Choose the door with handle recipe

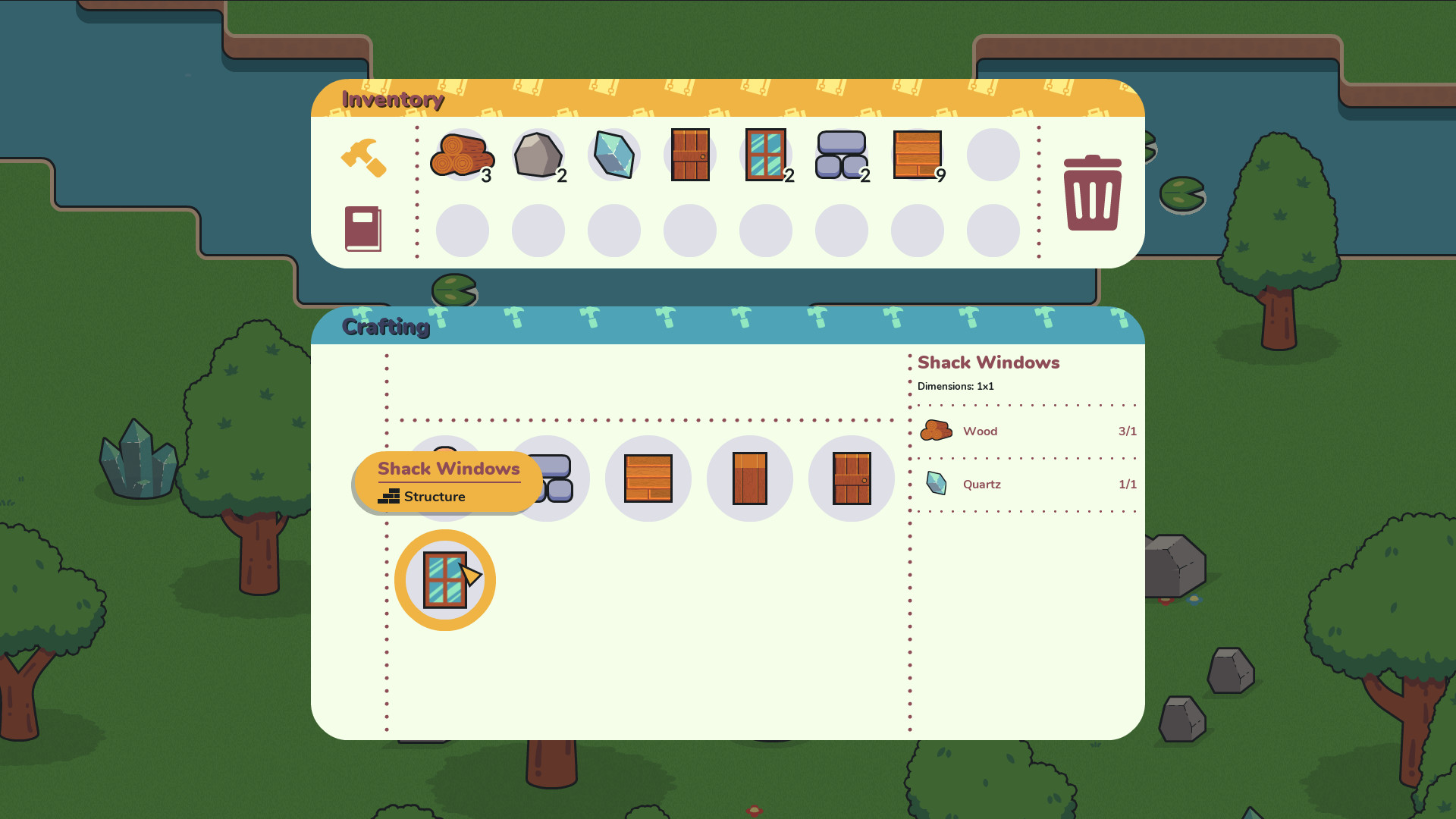(x=851, y=478)
